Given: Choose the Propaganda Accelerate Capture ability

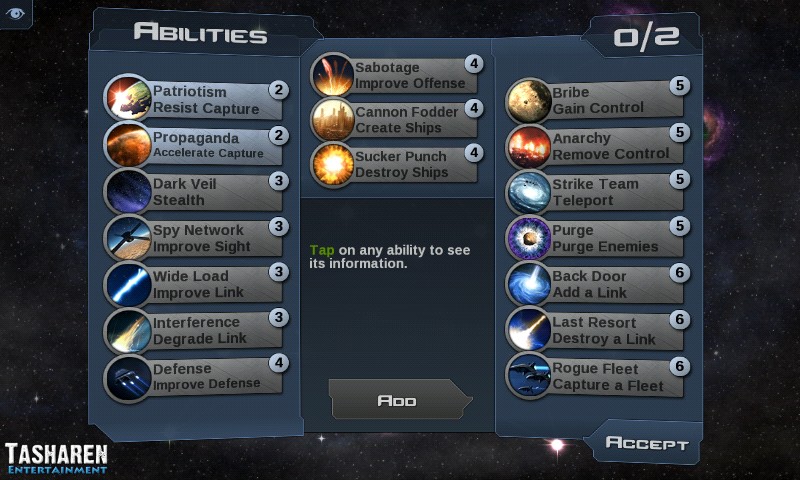Looking at the screenshot, I should (x=200, y=146).
